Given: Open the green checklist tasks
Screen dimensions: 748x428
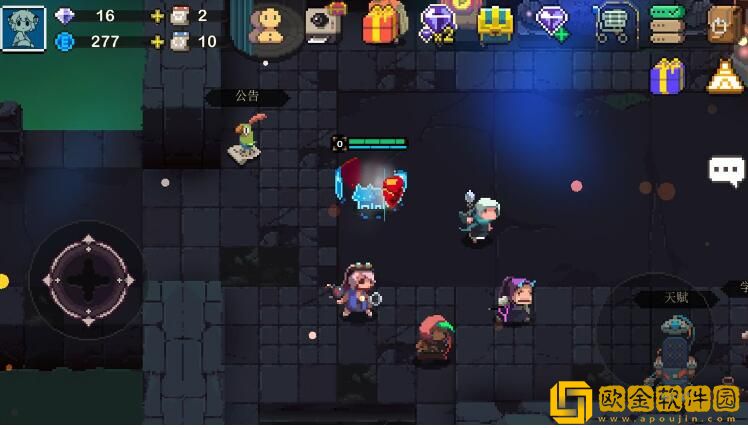Looking at the screenshot, I should [667, 23].
